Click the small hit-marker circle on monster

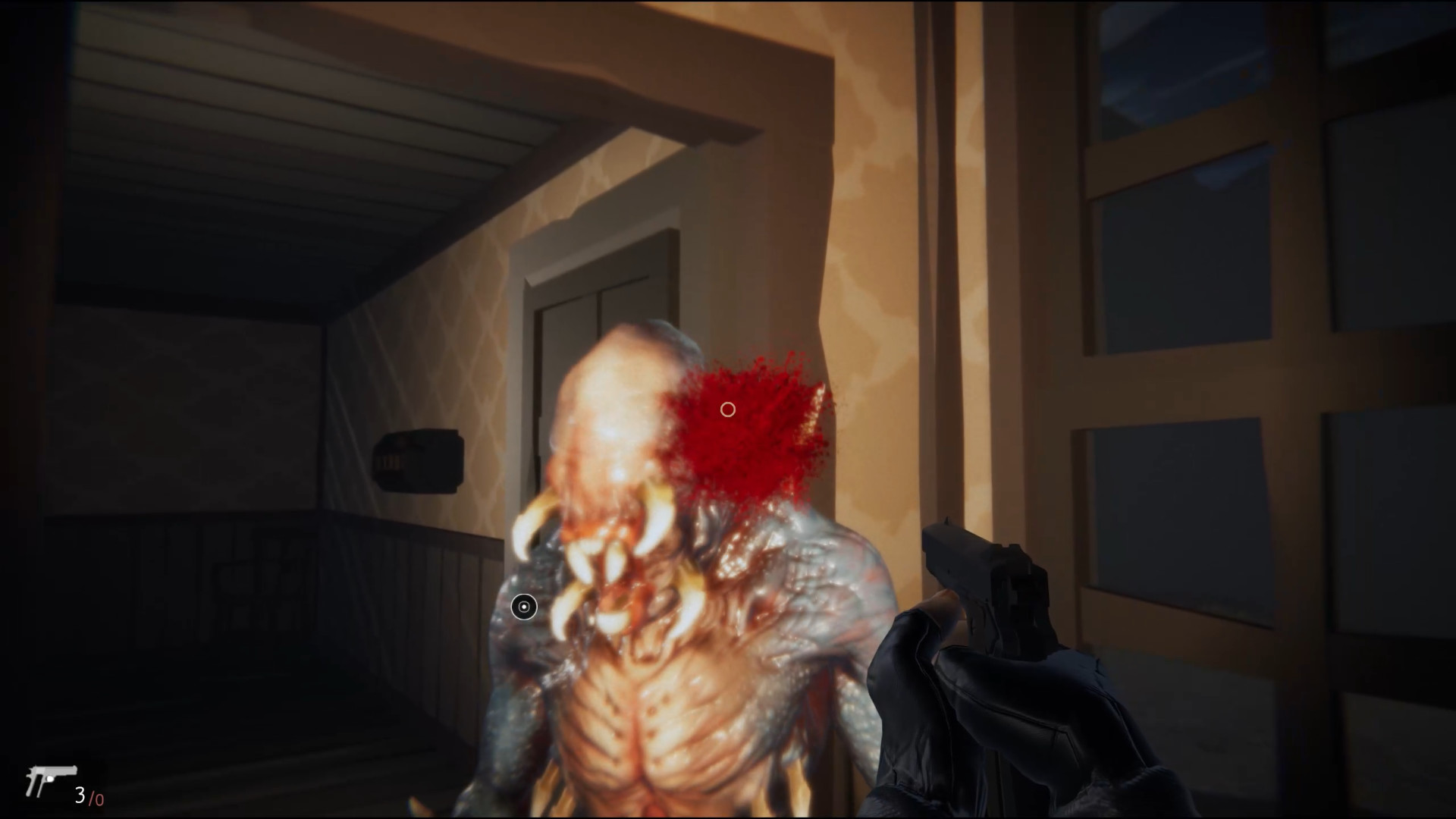coord(524,607)
